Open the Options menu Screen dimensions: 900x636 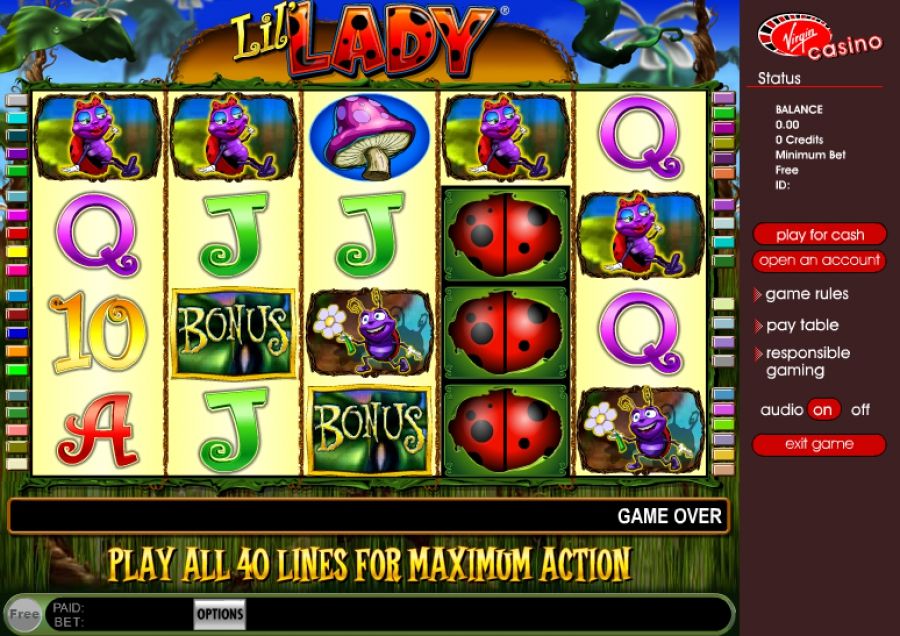point(219,614)
